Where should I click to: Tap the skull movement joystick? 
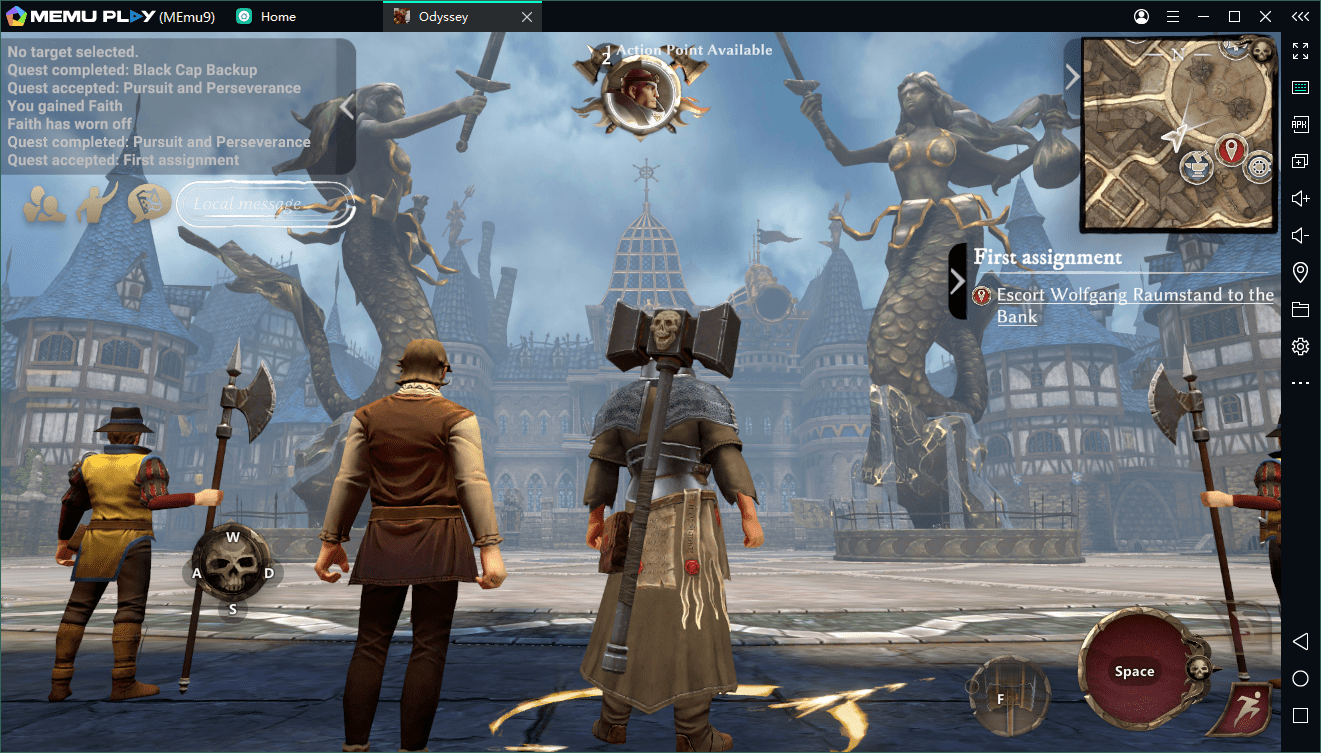(232, 572)
